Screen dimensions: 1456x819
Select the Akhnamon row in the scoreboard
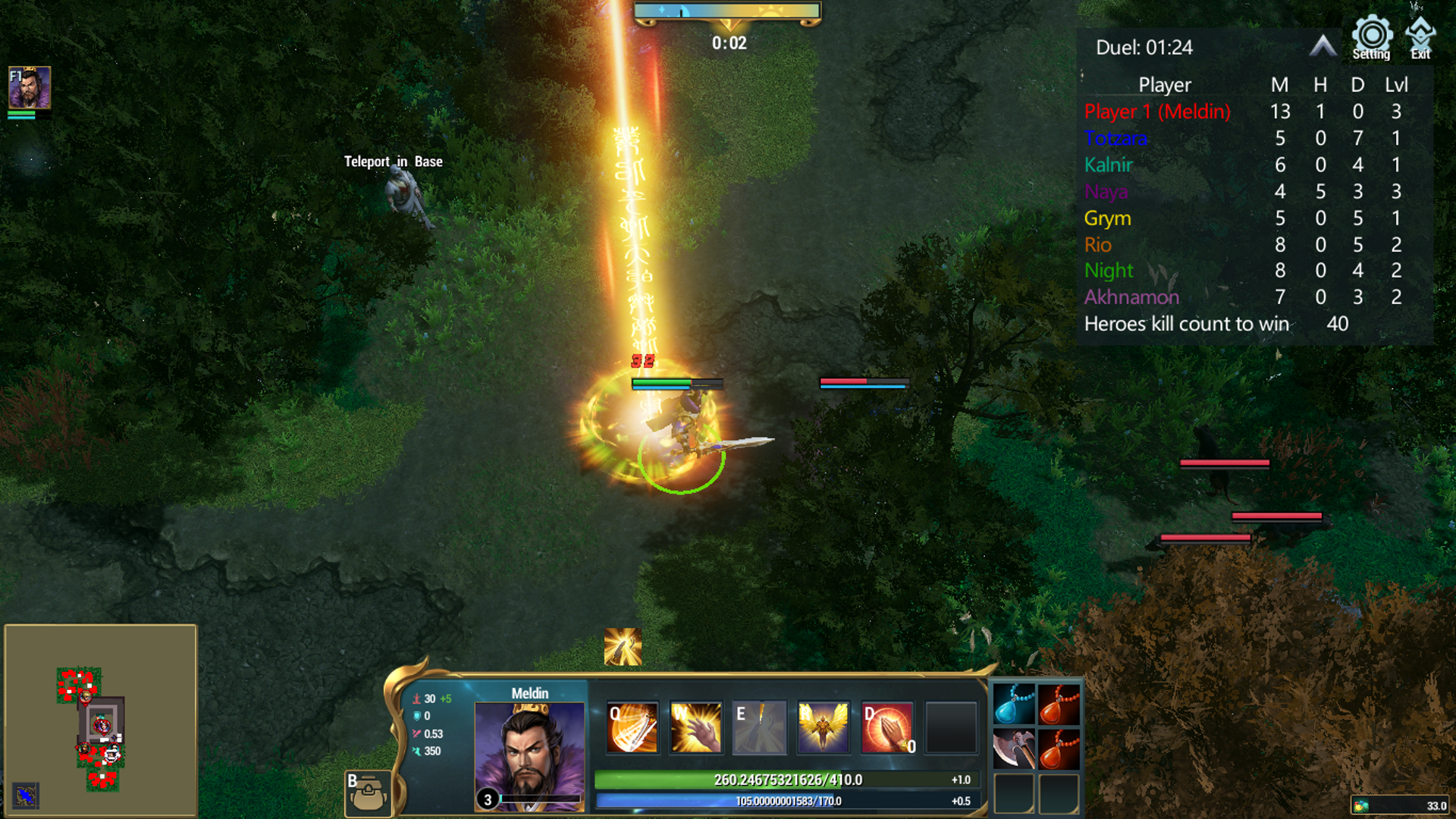coord(1131,297)
